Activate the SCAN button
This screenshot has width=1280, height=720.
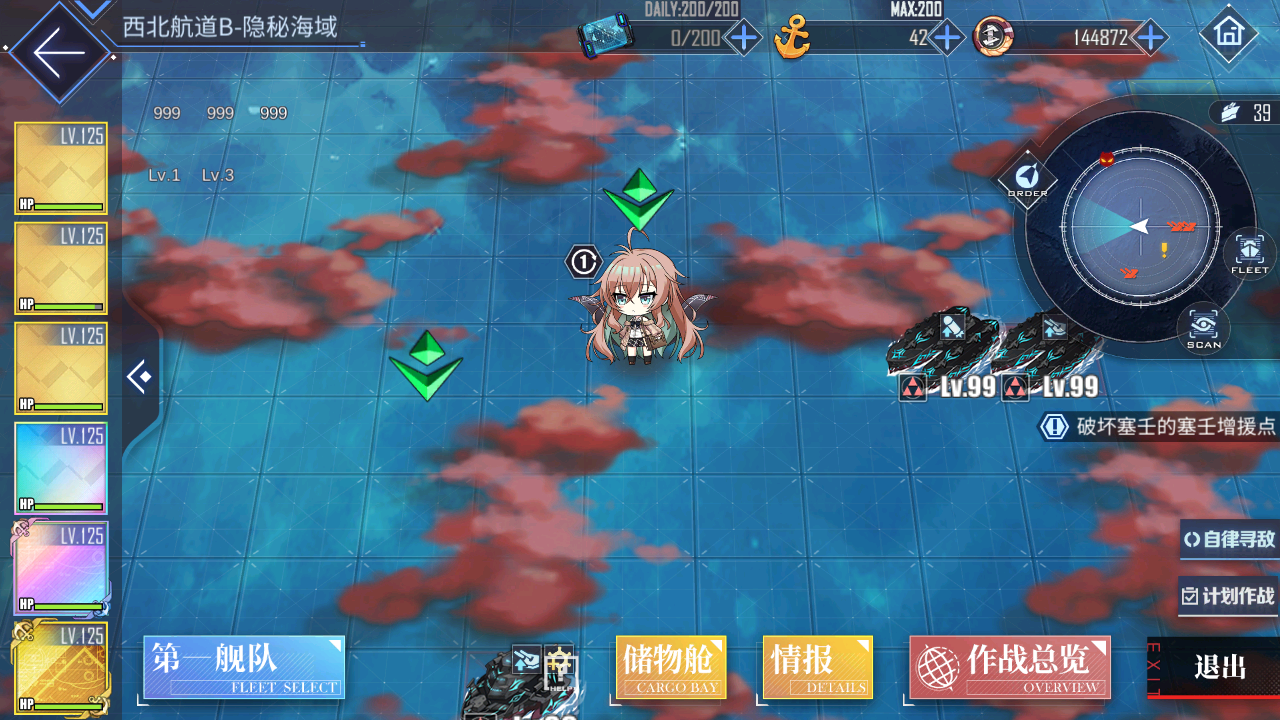coord(1203,328)
